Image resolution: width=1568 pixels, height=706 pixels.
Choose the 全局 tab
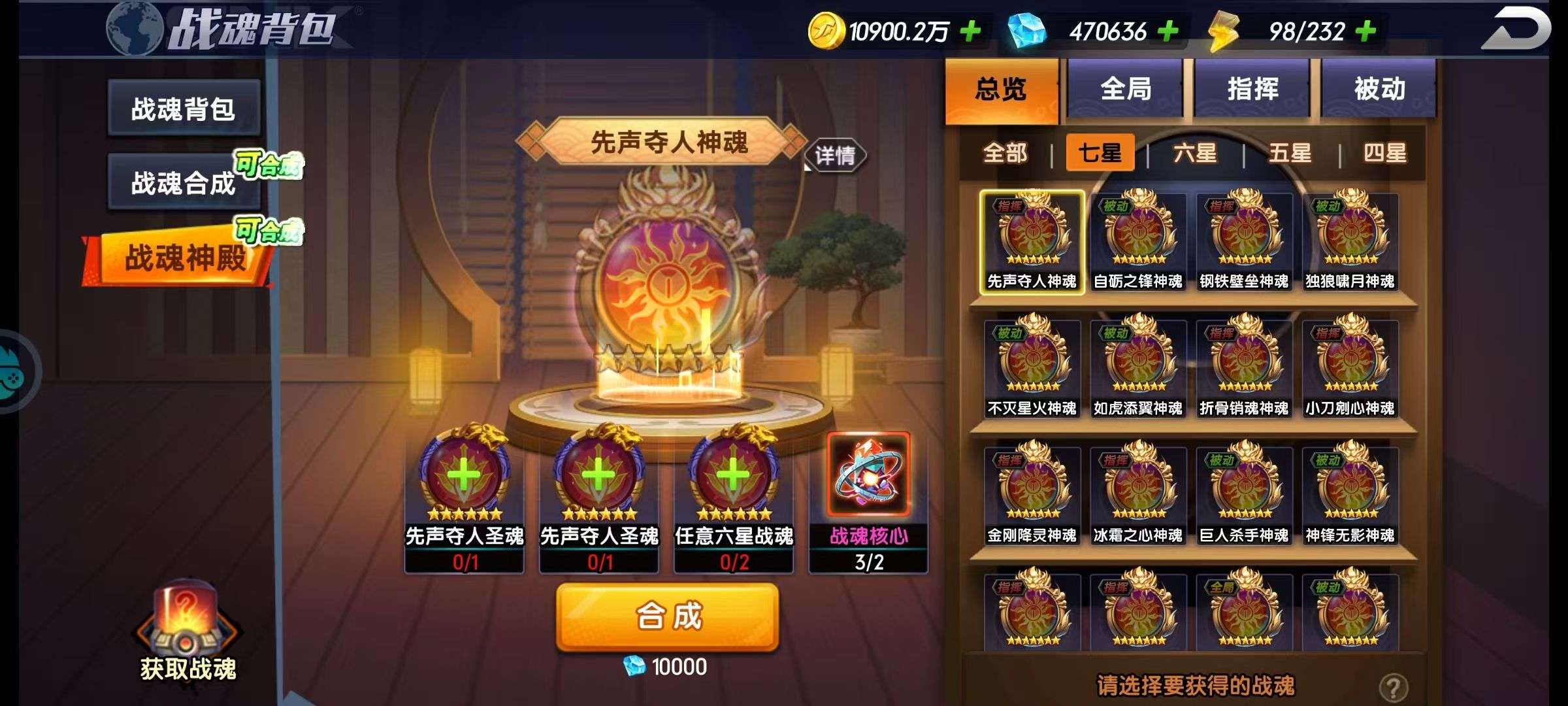[1126, 90]
